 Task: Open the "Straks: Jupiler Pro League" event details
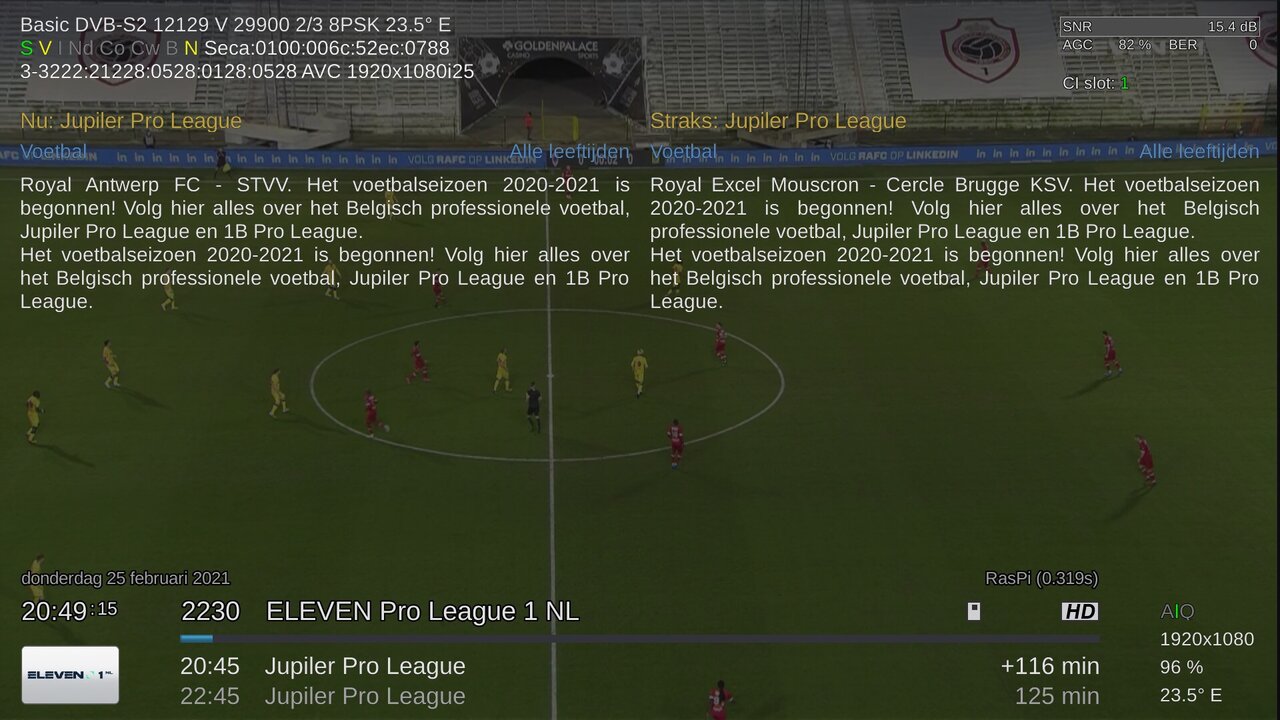[778, 121]
